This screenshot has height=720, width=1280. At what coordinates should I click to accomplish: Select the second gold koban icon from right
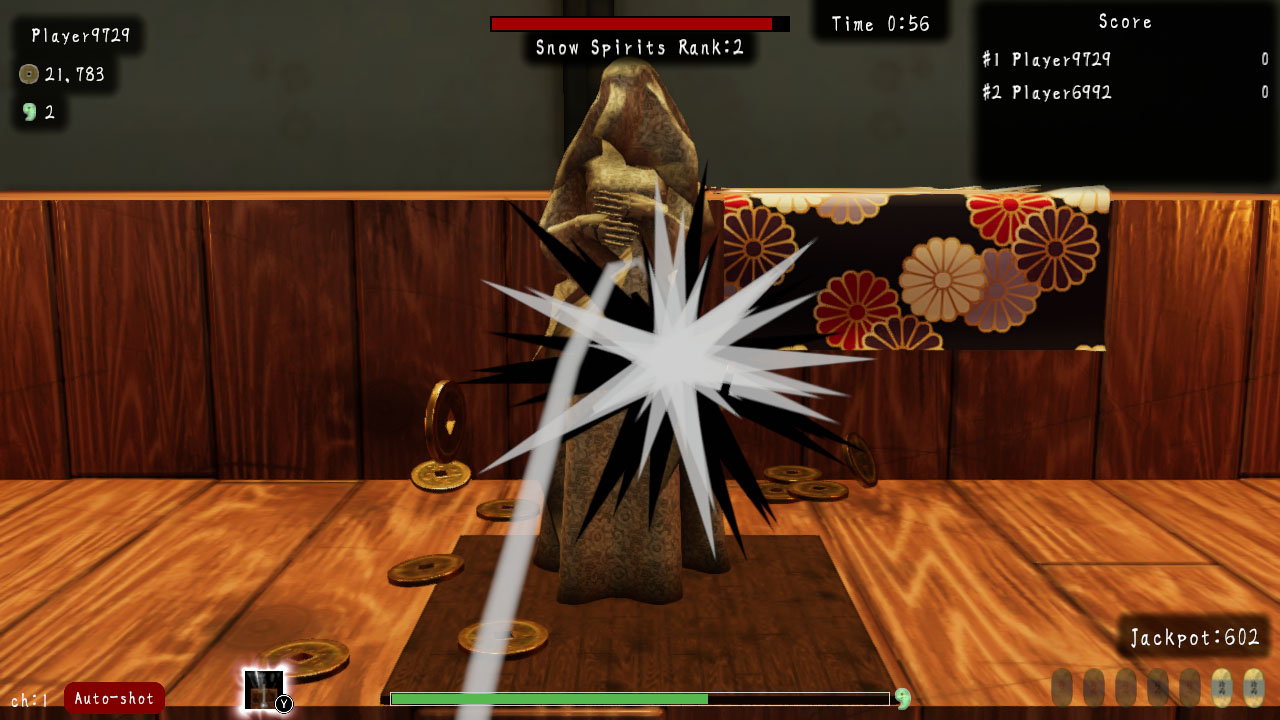coord(1222,688)
